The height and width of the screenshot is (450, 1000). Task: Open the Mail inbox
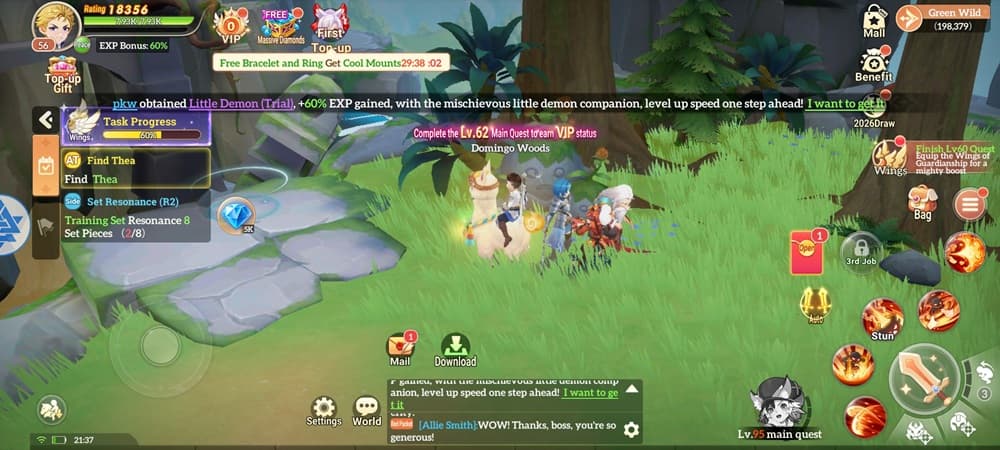pos(401,346)
